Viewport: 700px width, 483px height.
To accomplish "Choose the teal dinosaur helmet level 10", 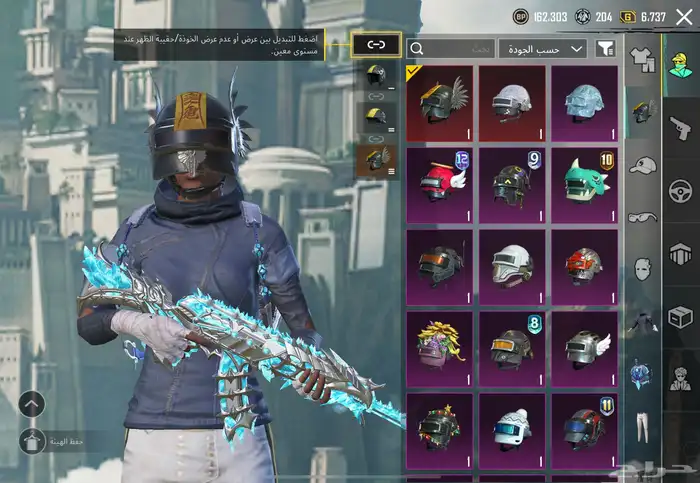I will (x=584, y=184).
